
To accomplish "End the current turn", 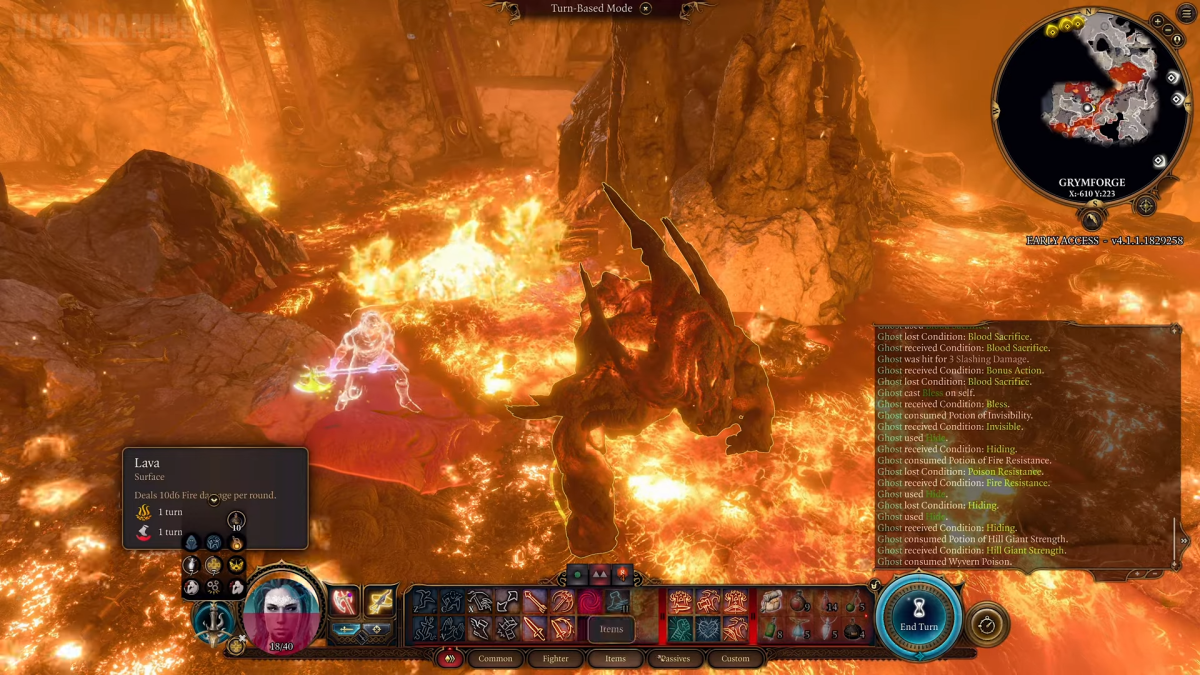I will pos(919,615).
